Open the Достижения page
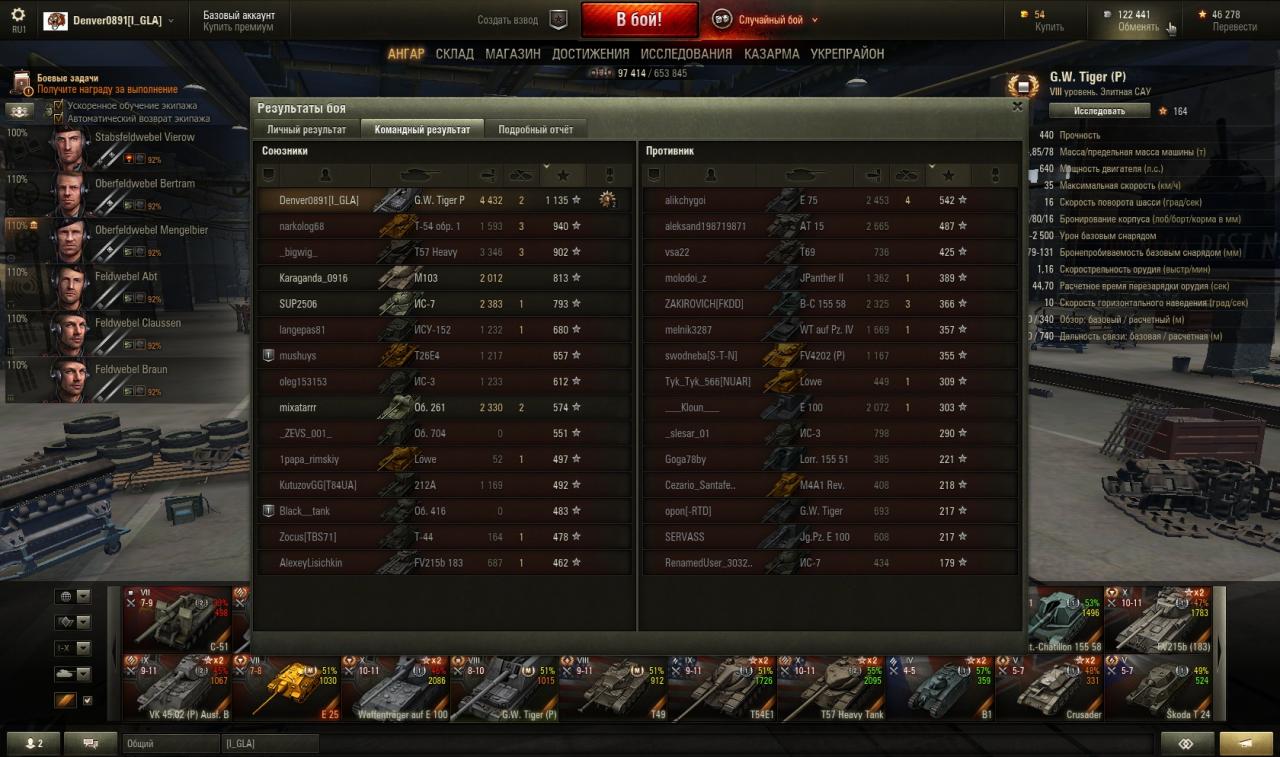The width and height of the screenshot is (1280, 757). pos(590,54)
